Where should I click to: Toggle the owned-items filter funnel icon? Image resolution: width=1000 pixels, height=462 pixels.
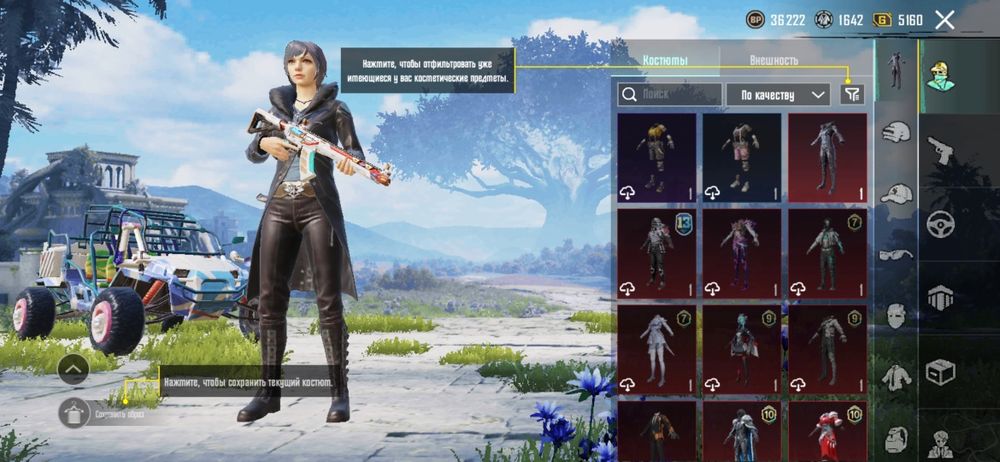click(851, 94)
